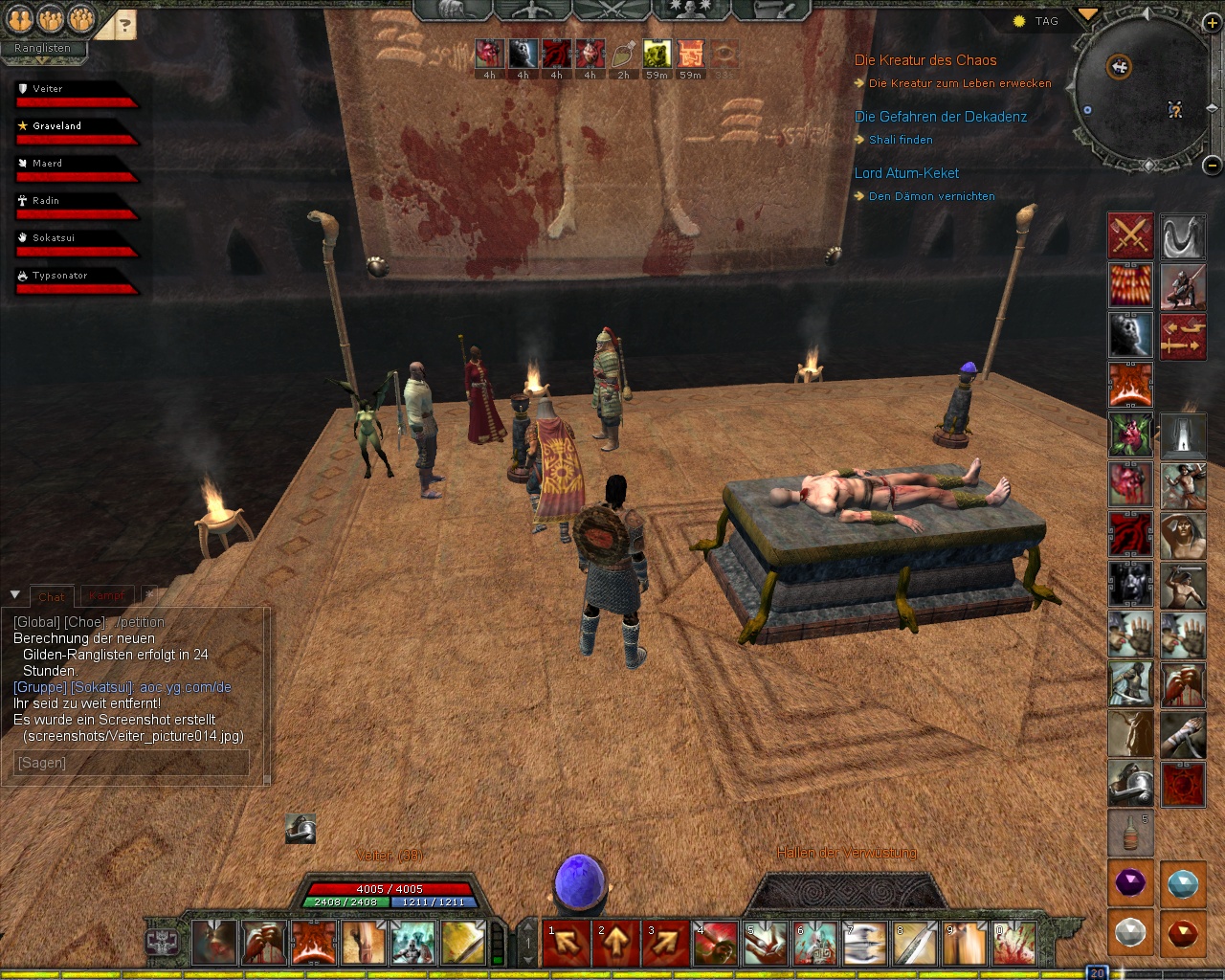Select the purple gem slot
The width and height of the screenshot is (1225, 980).
[x=1130, y=882]
